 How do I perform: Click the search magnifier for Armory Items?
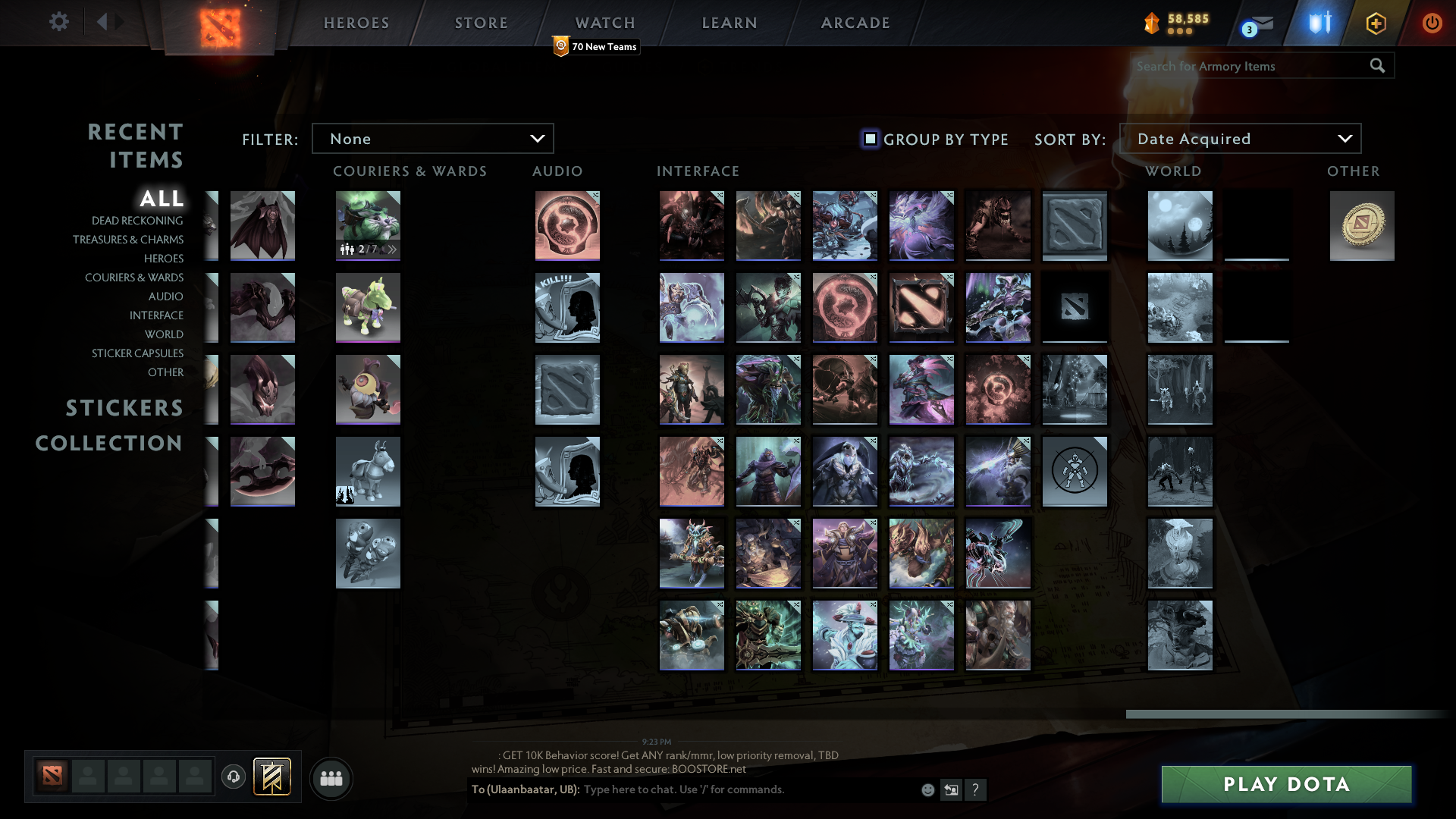[x=1377, y=66]
